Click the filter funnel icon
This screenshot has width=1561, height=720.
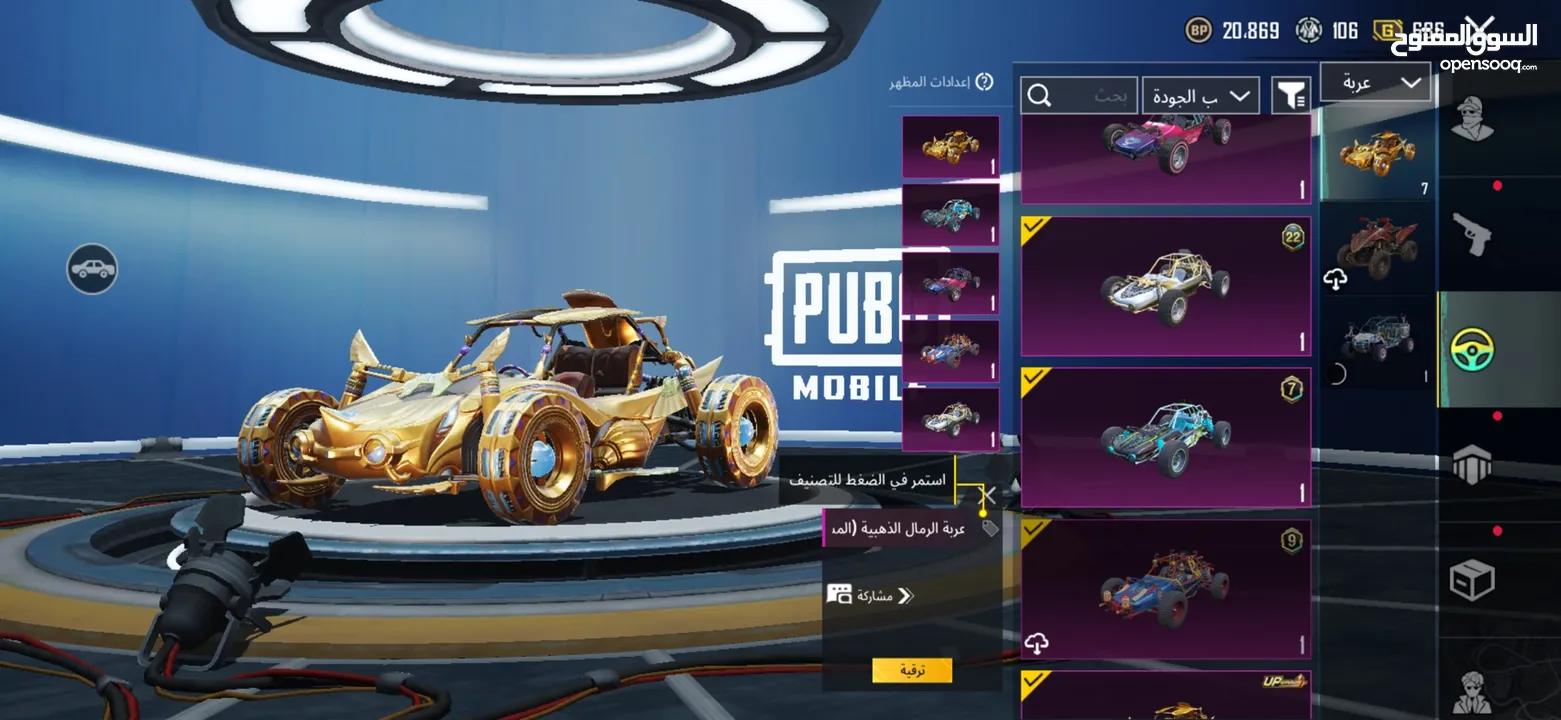(1291, 94)
